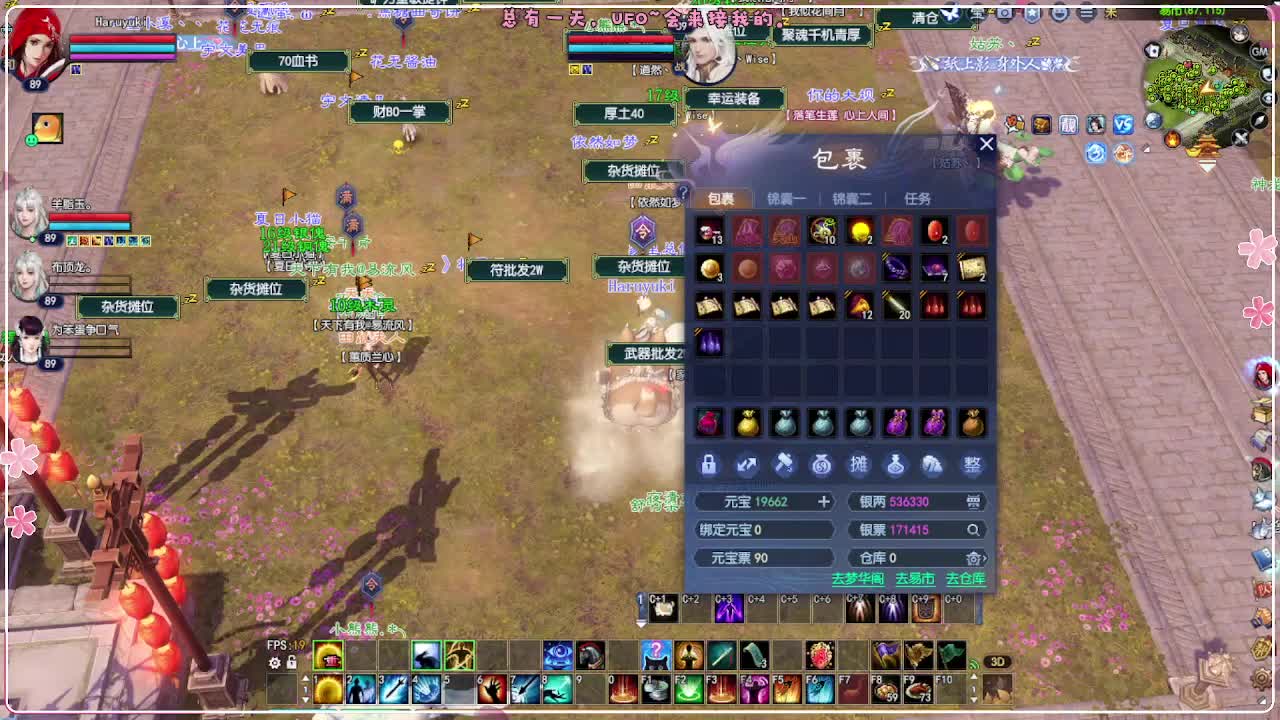
Task: Click the 整 icon to tidy the bag
Action: [971, 465]
